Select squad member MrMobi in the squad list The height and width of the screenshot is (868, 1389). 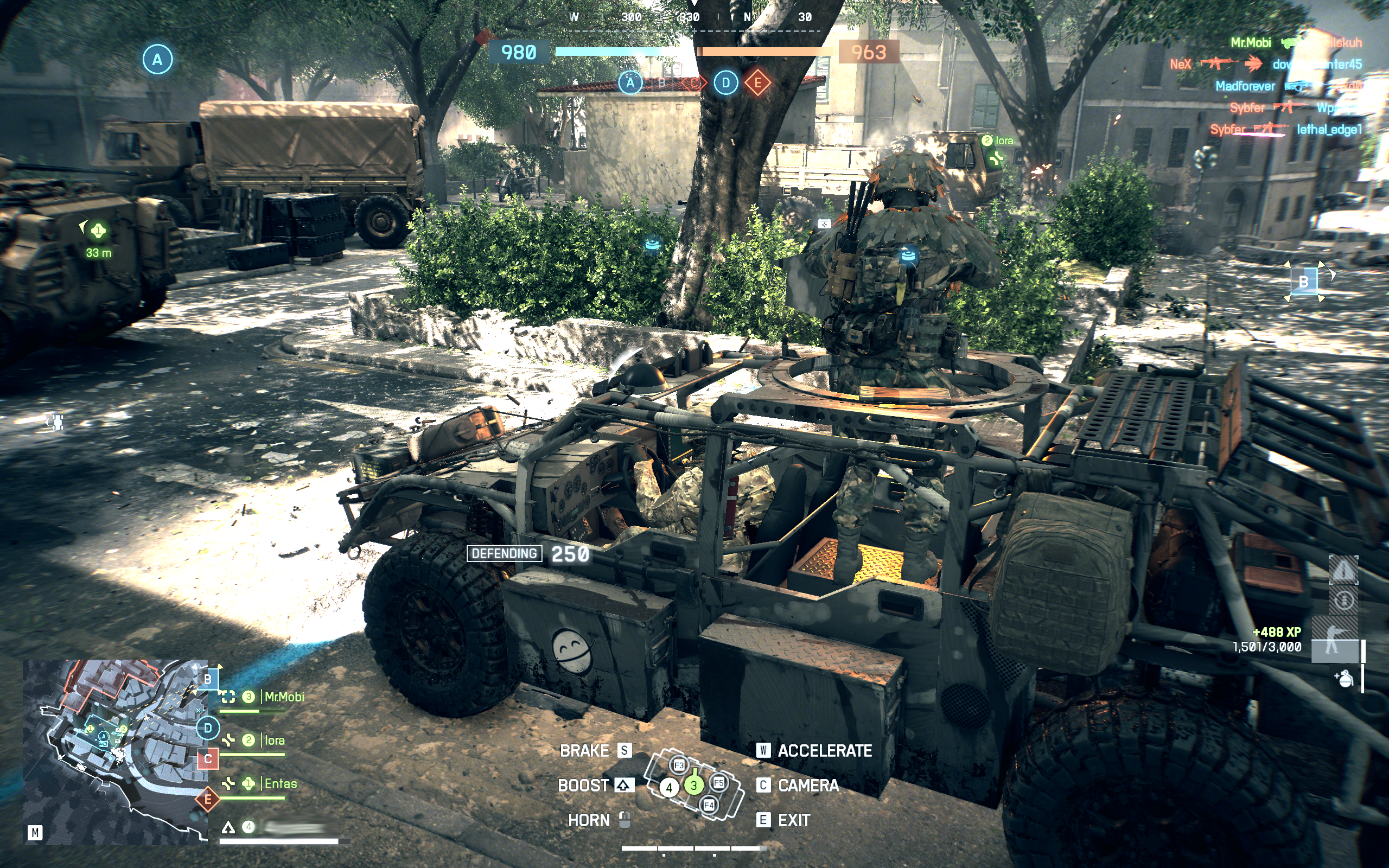(284, 697)
